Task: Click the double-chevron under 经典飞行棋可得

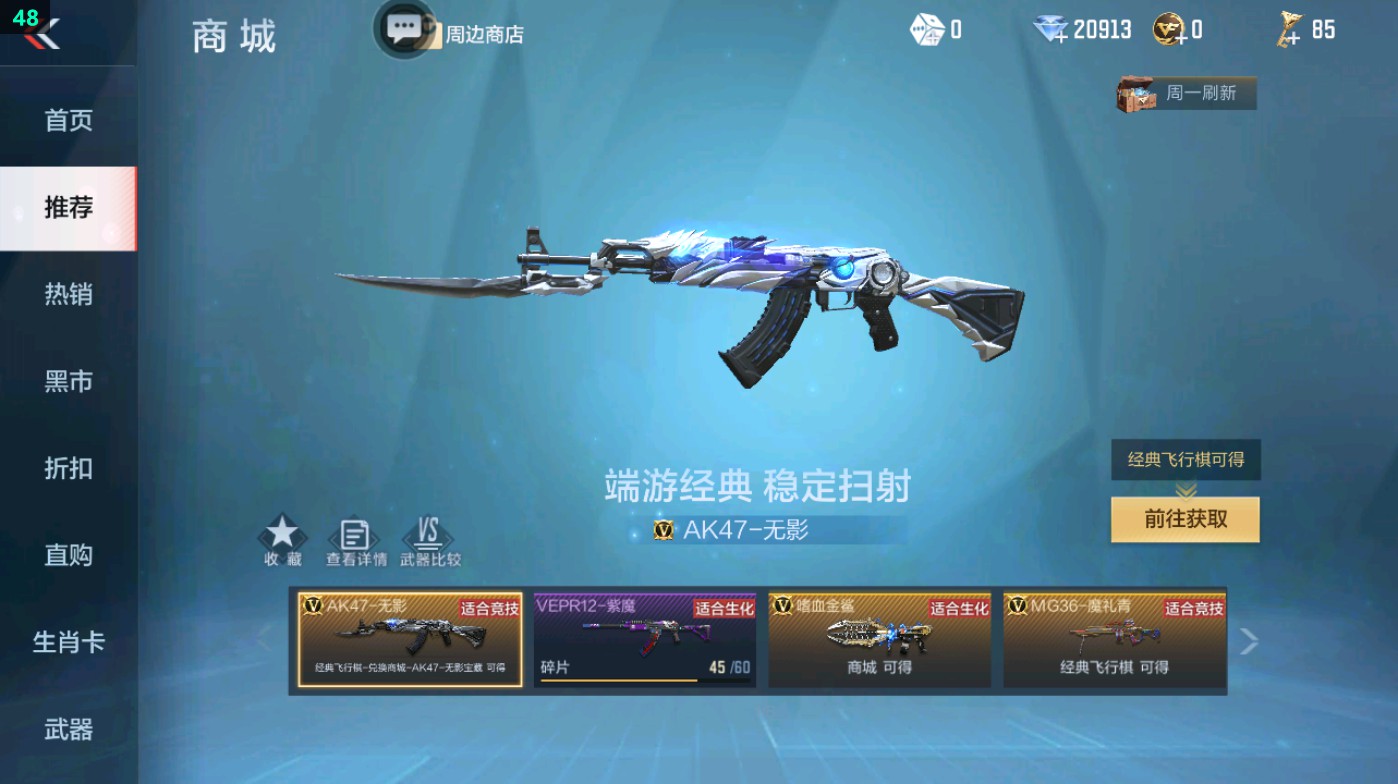Action: pyautogui.click(x=1185, y=490)
